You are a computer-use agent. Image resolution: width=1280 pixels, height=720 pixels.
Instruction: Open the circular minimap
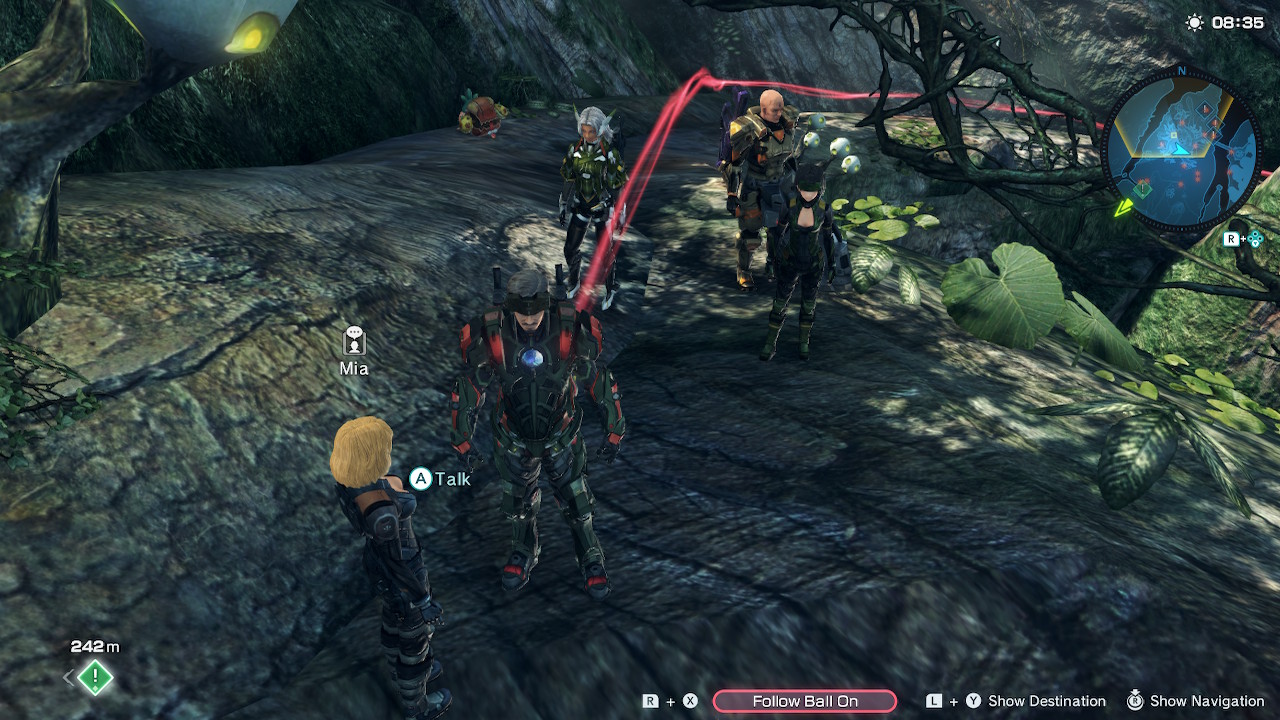pos(1180,151)
